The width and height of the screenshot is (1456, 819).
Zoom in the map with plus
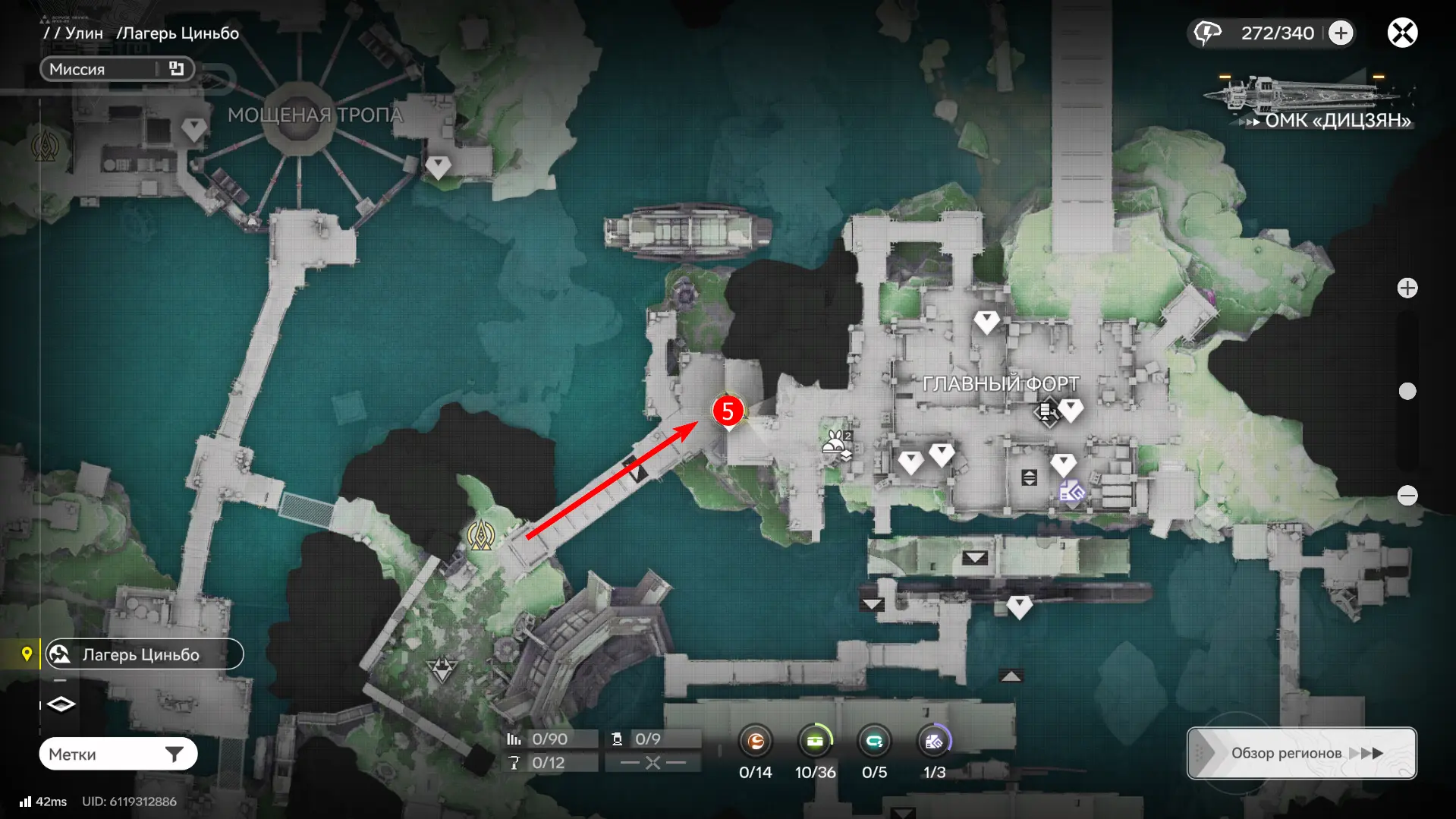coord(1407,288)
